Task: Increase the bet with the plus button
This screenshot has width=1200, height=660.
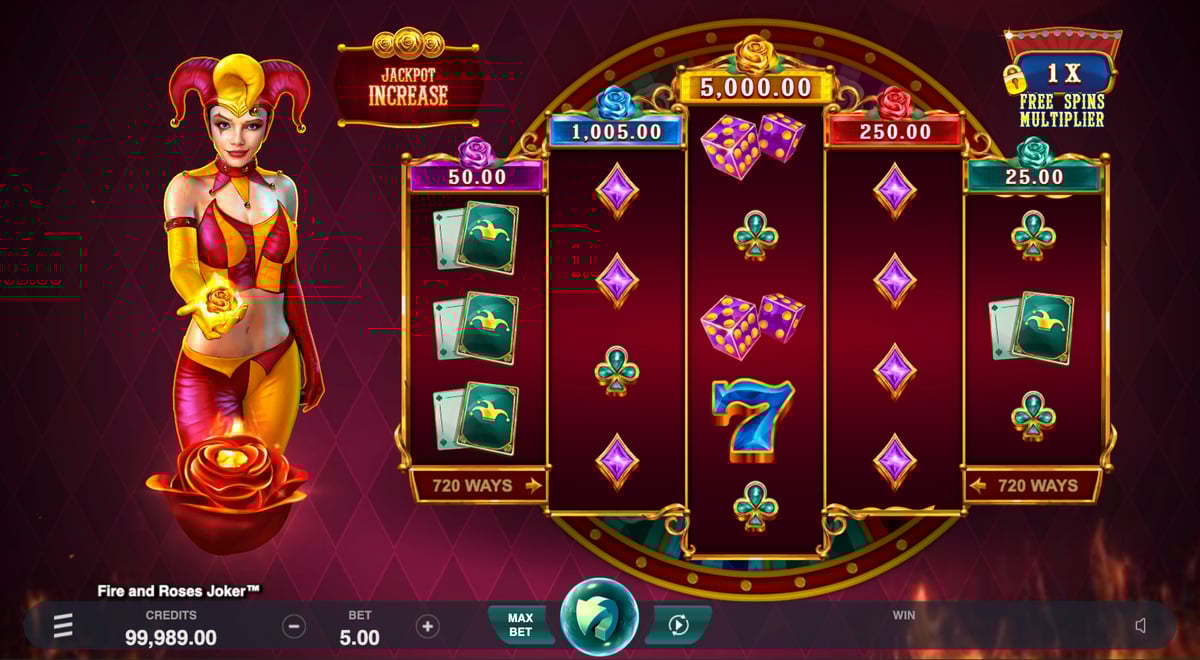Action: (427, 627)
